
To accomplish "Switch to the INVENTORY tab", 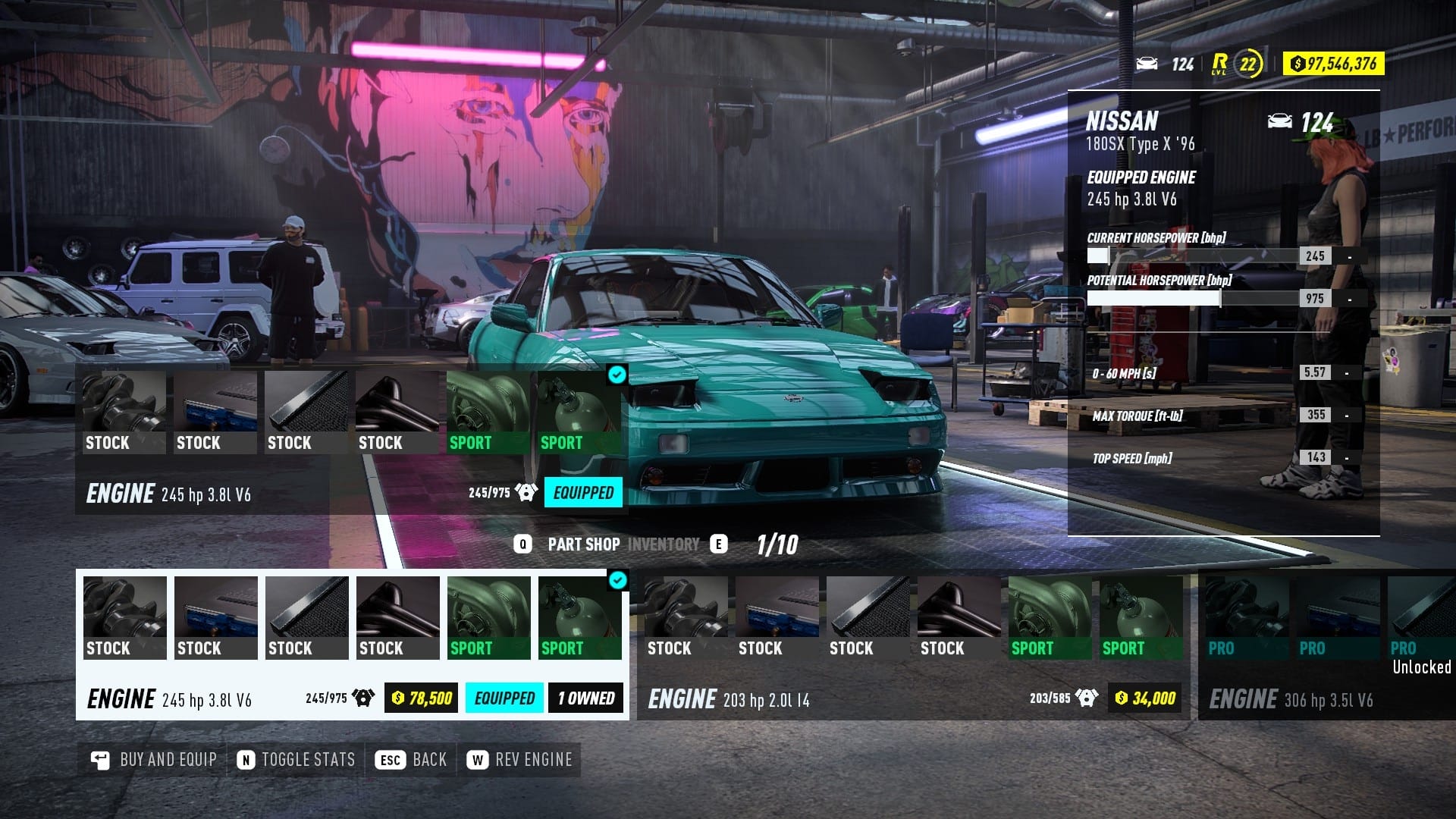I will 663,544.
